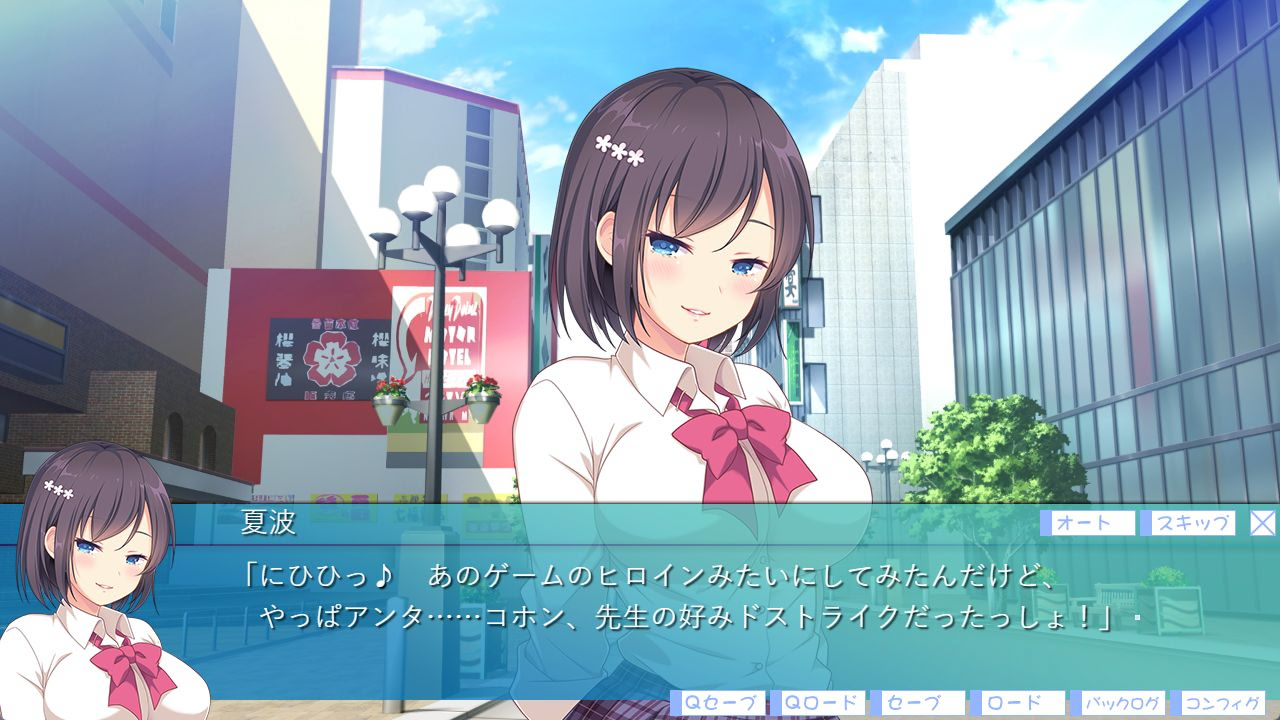Show the バックログ backlog history
This screenshot has height=720, width=1280.
click(1118, 703)
